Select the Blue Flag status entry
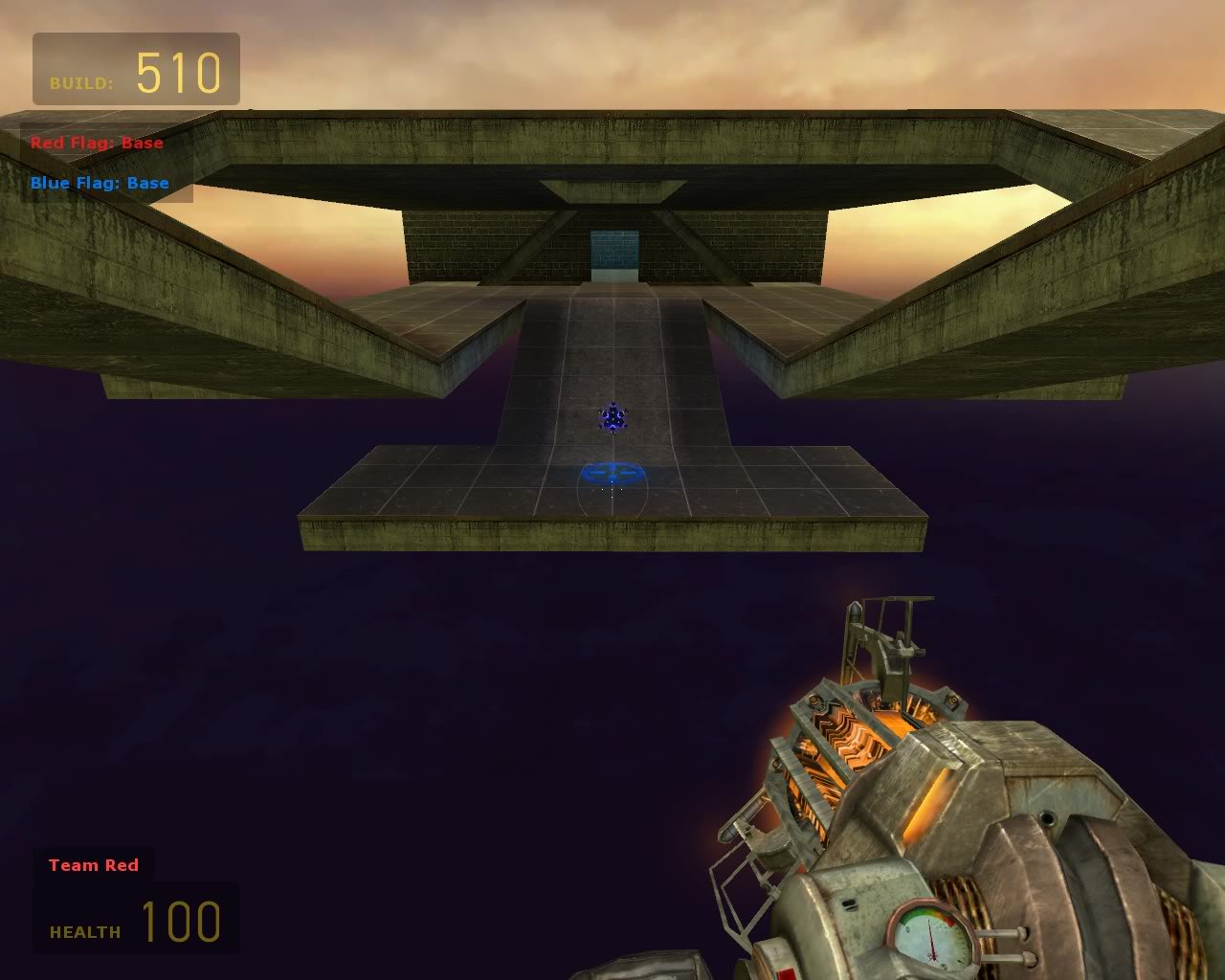Screen dimensions: 1225x980 pos(100,184)
